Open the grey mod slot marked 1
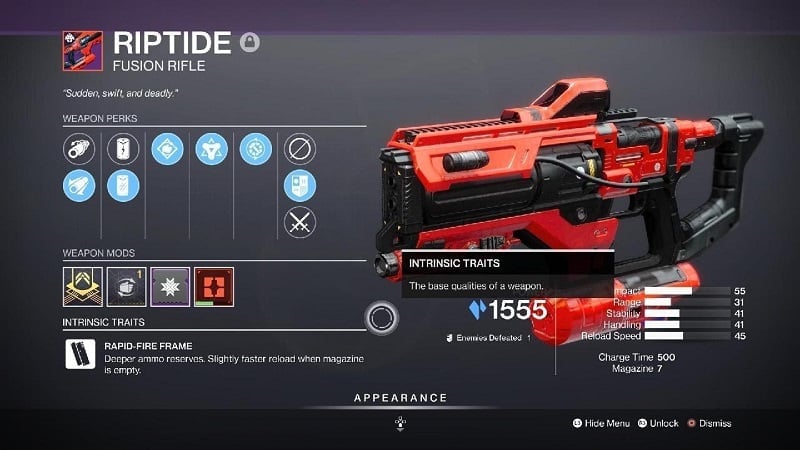 (126, 286)
